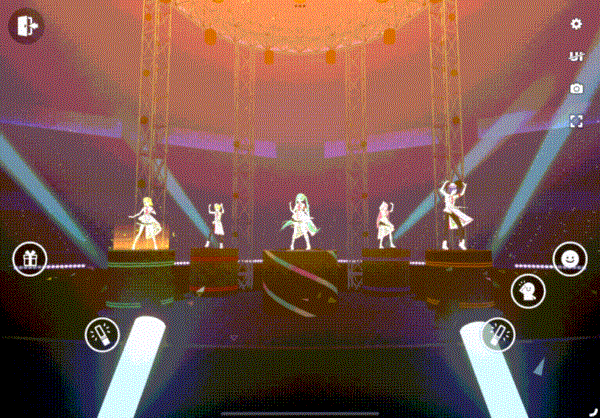Exit the virtual live via door icon

[25, 25]
